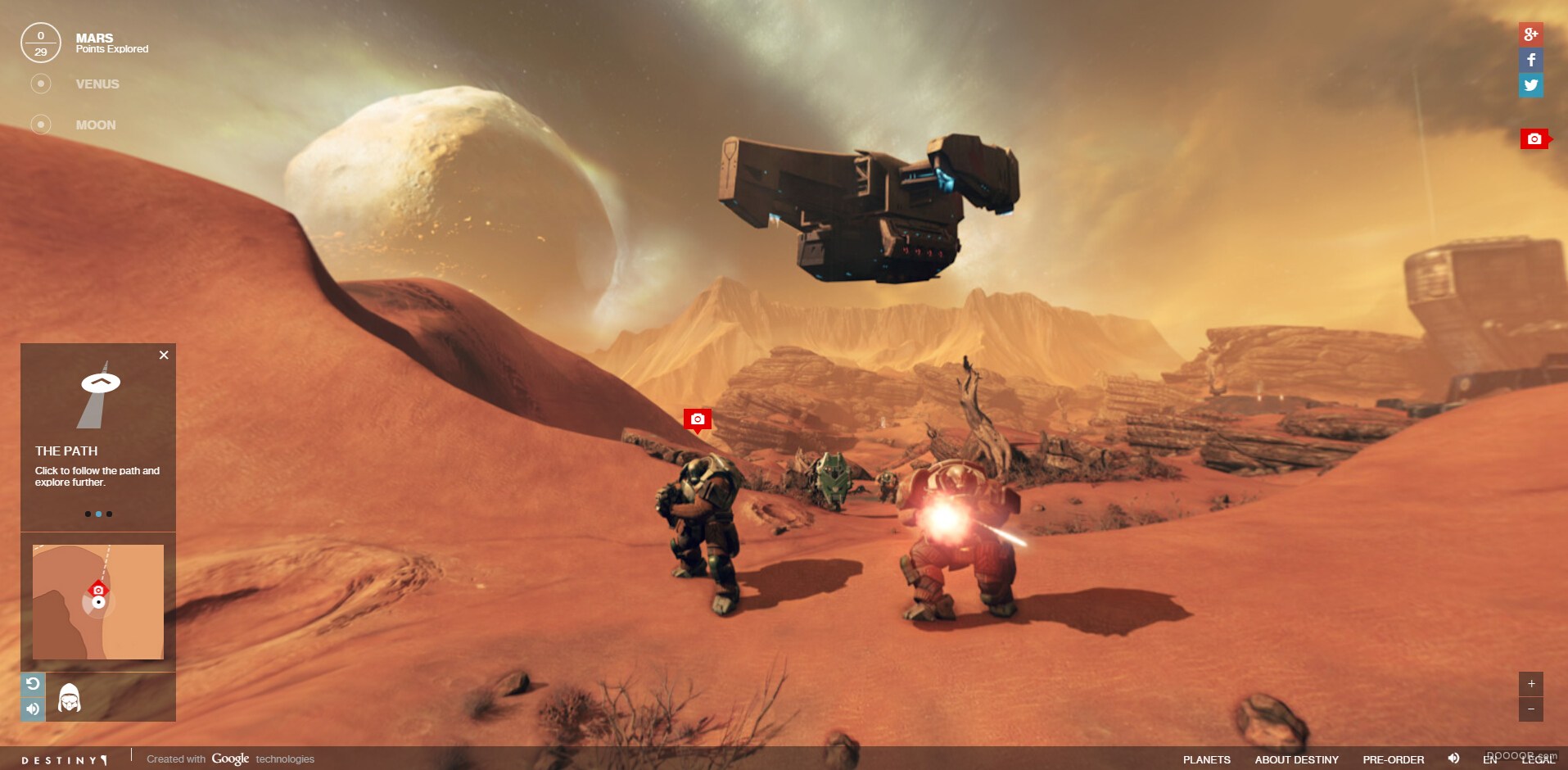This screenshot has width=1568, height=770.
Task: Open the PLANETS menu
Action: pos(1206,759)
